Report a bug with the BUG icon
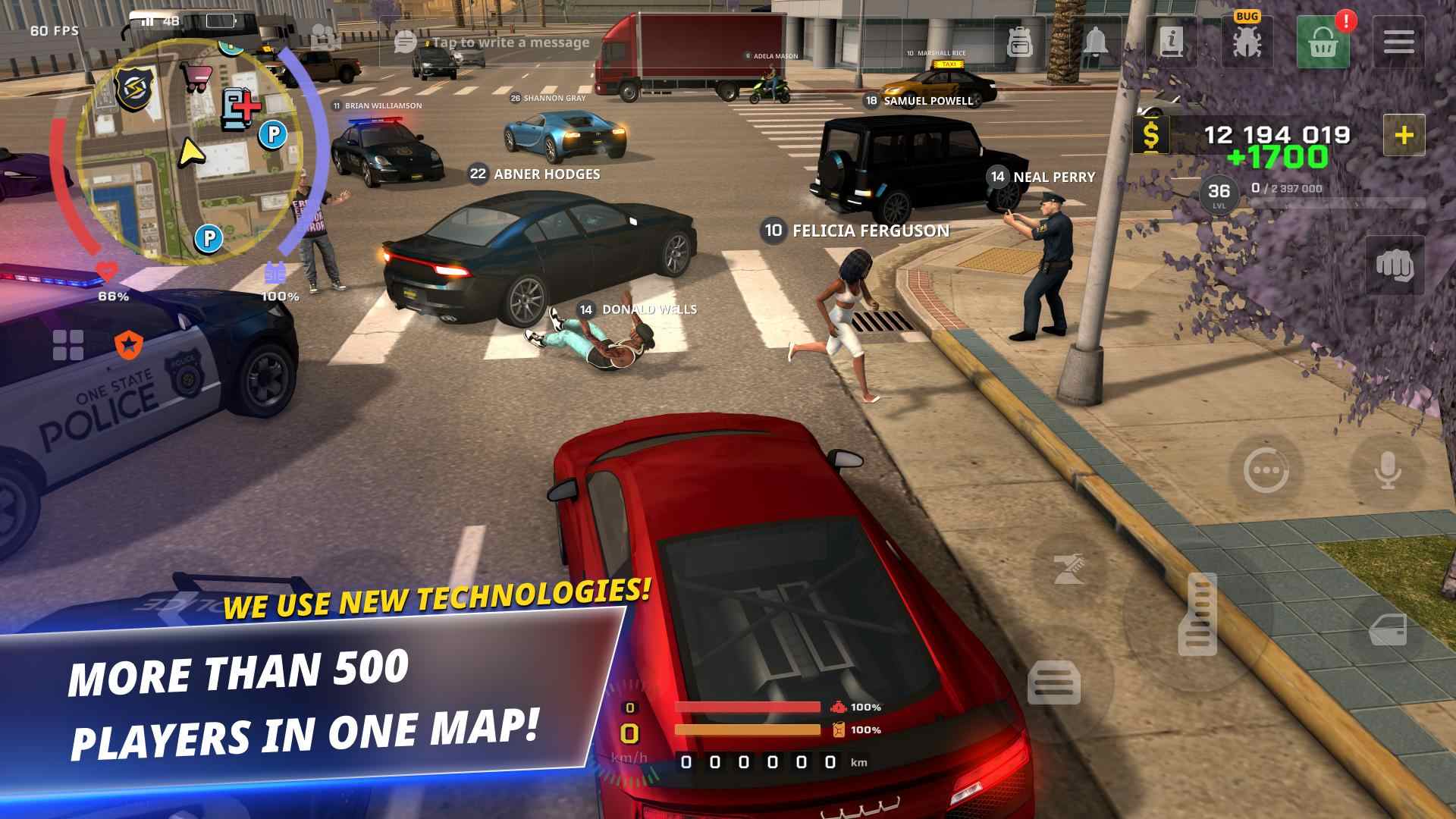1456x819 pixels. [x=1247, y=41]
